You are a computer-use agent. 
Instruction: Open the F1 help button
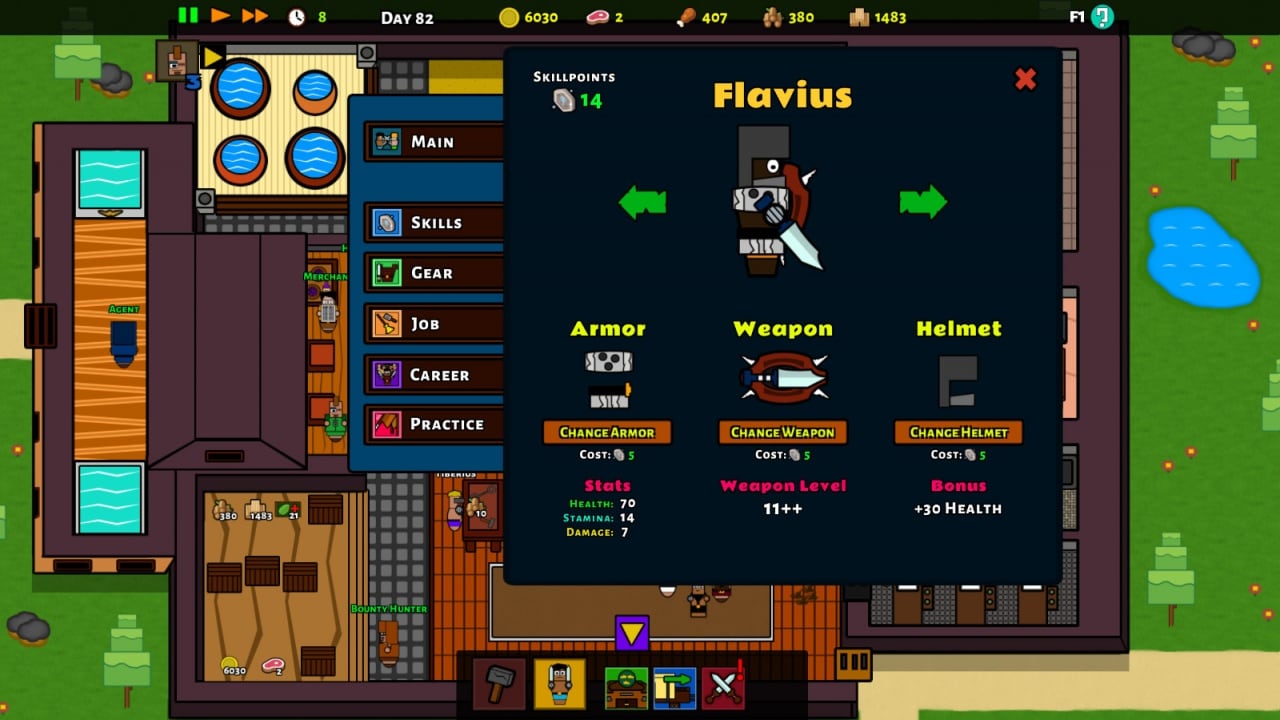tap(1101, 16)
